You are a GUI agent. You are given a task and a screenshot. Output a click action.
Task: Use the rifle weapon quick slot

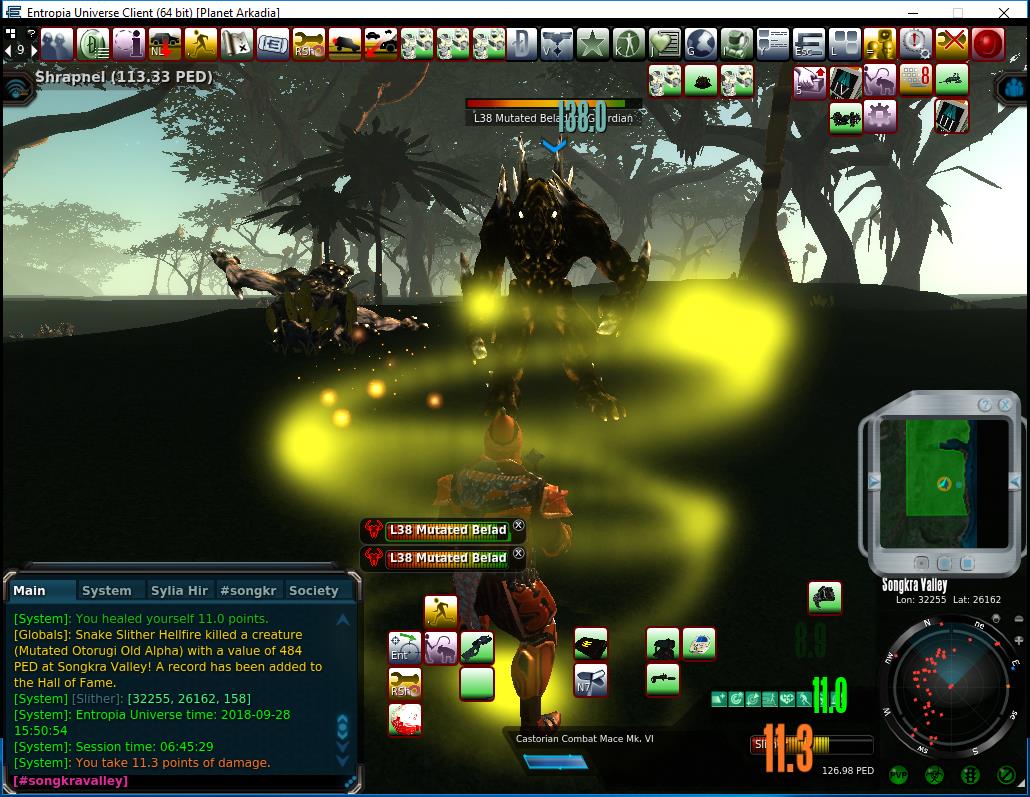[x=663, y=679]
